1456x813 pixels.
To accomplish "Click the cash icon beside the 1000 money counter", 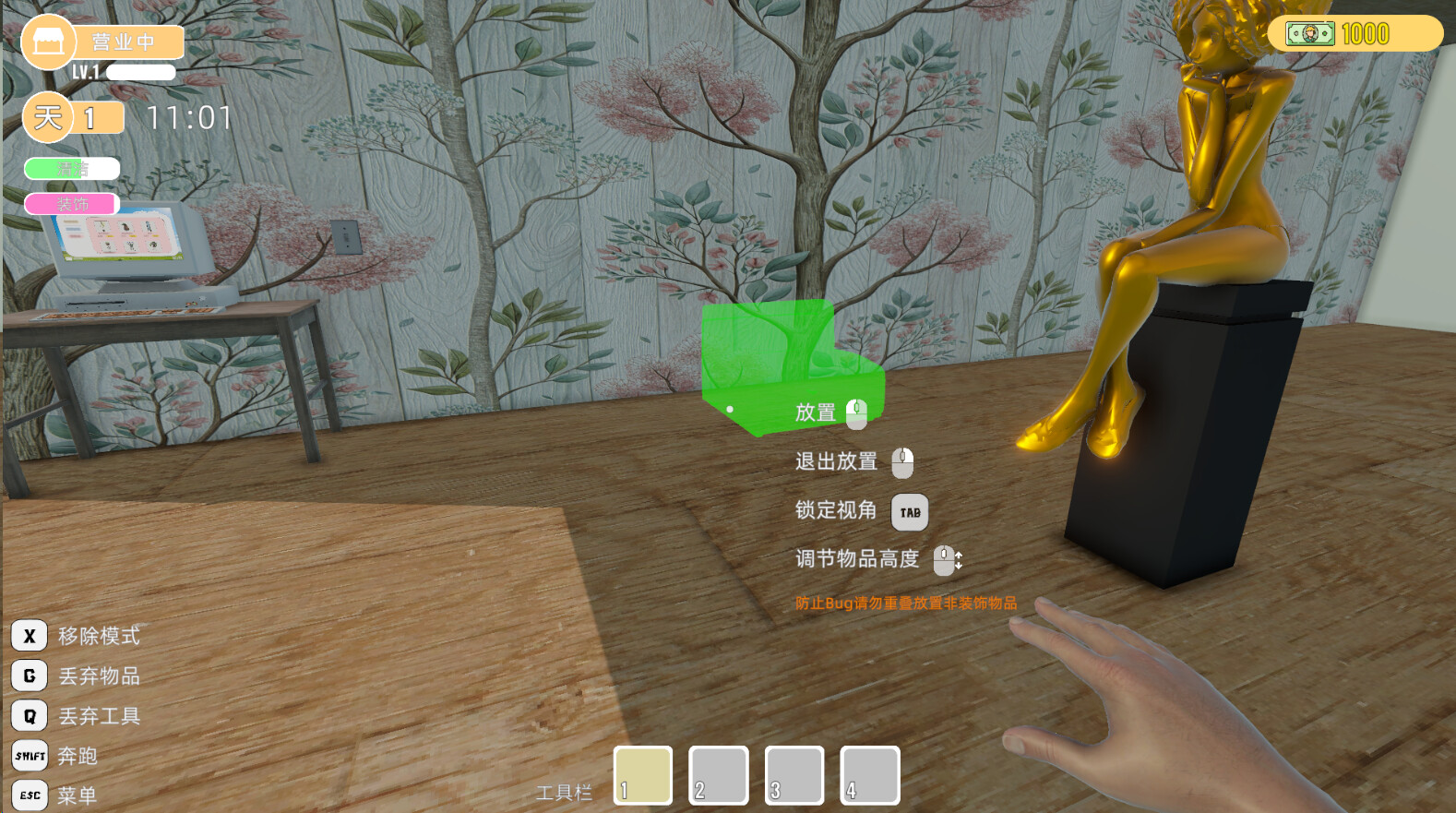I will [x=1310, y=33].
